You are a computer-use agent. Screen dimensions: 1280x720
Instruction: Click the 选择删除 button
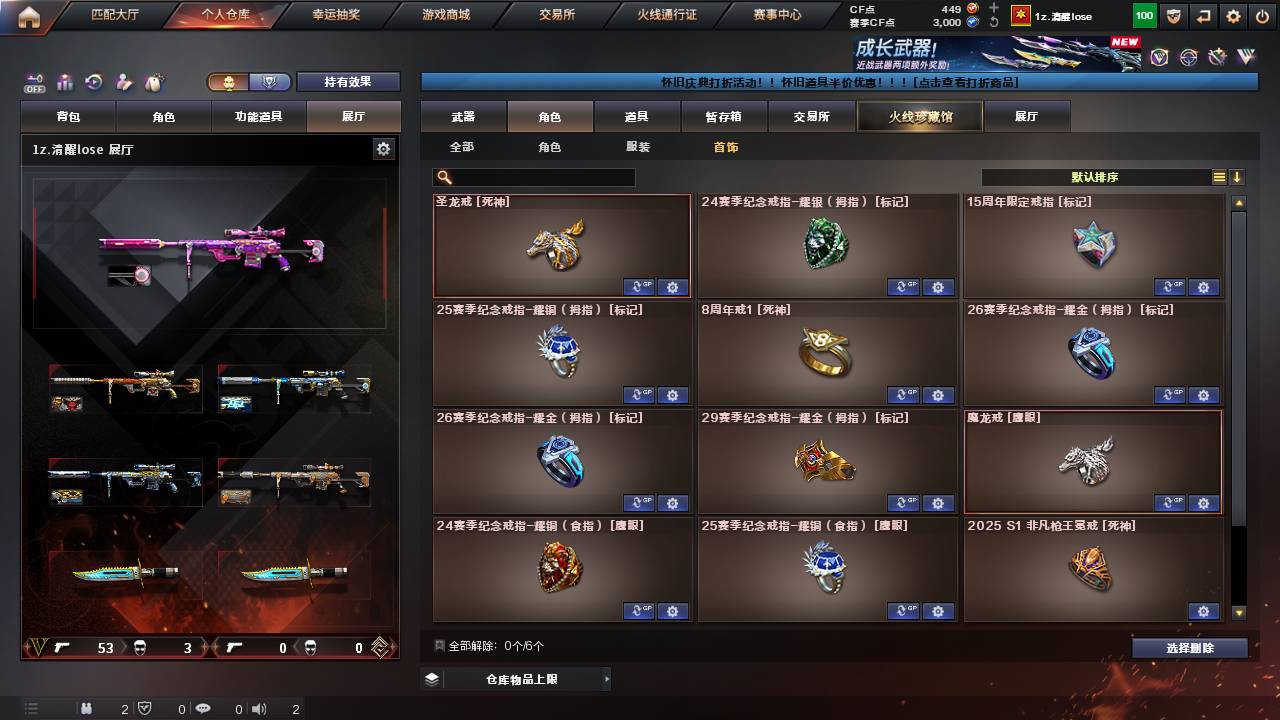(1190, 648)
